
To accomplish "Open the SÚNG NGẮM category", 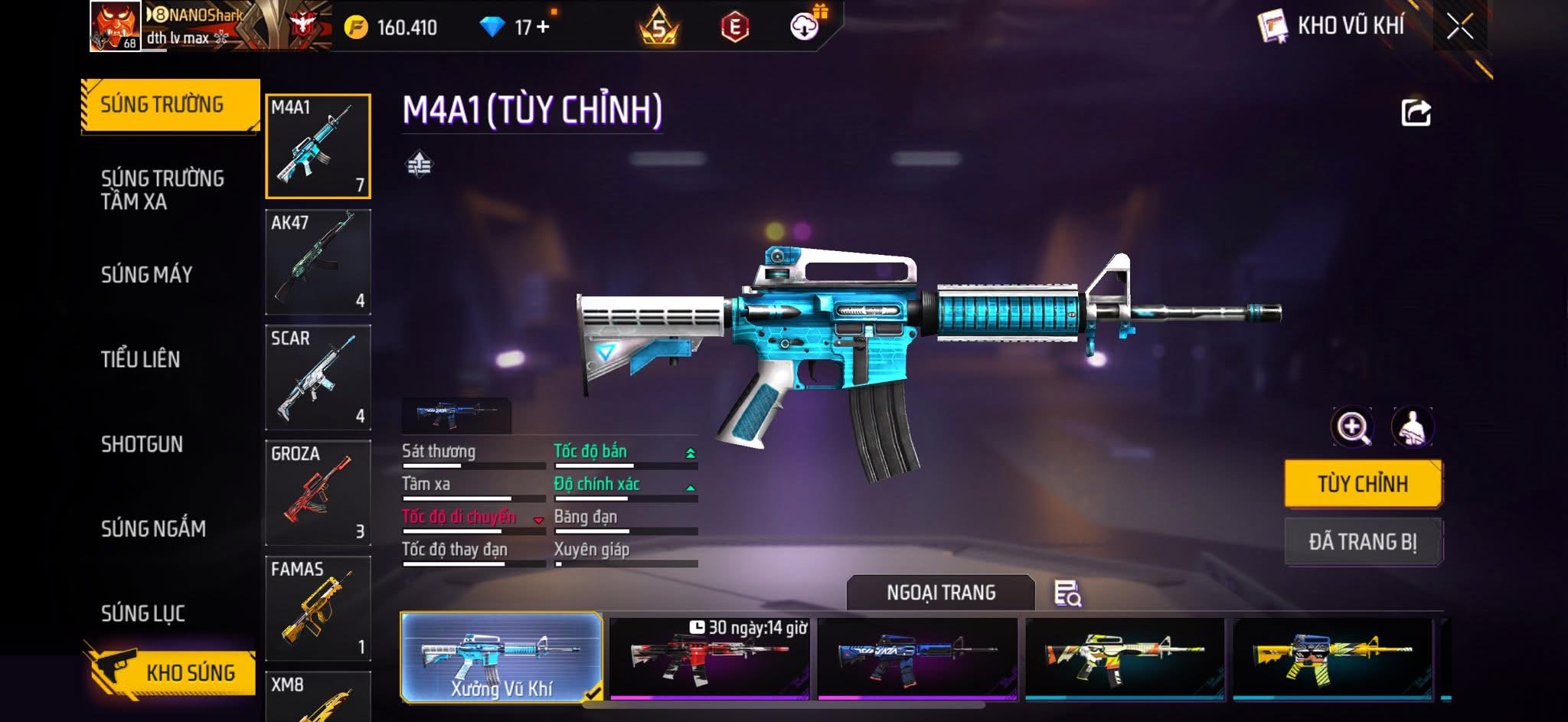I will 153,528.
